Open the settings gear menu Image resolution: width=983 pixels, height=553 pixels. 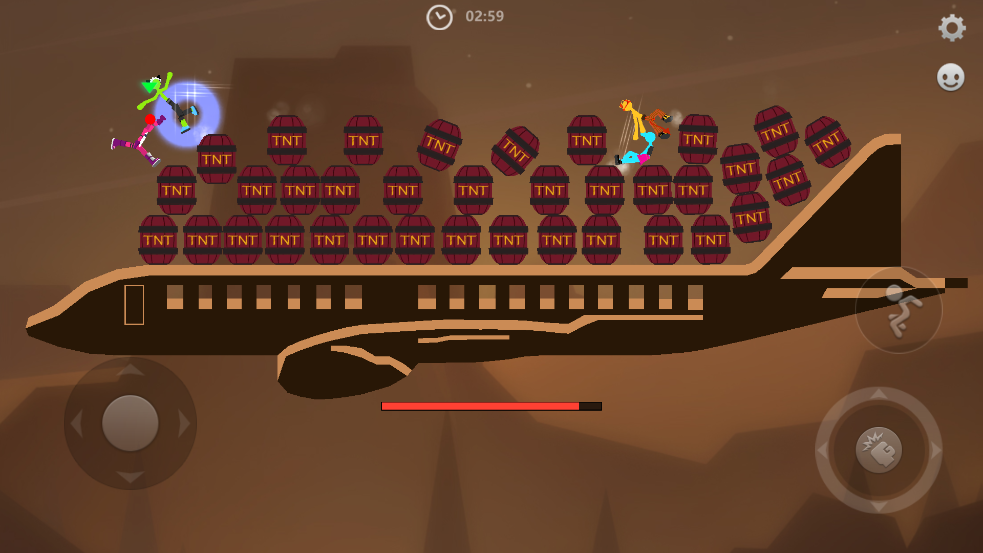[951, 28]
